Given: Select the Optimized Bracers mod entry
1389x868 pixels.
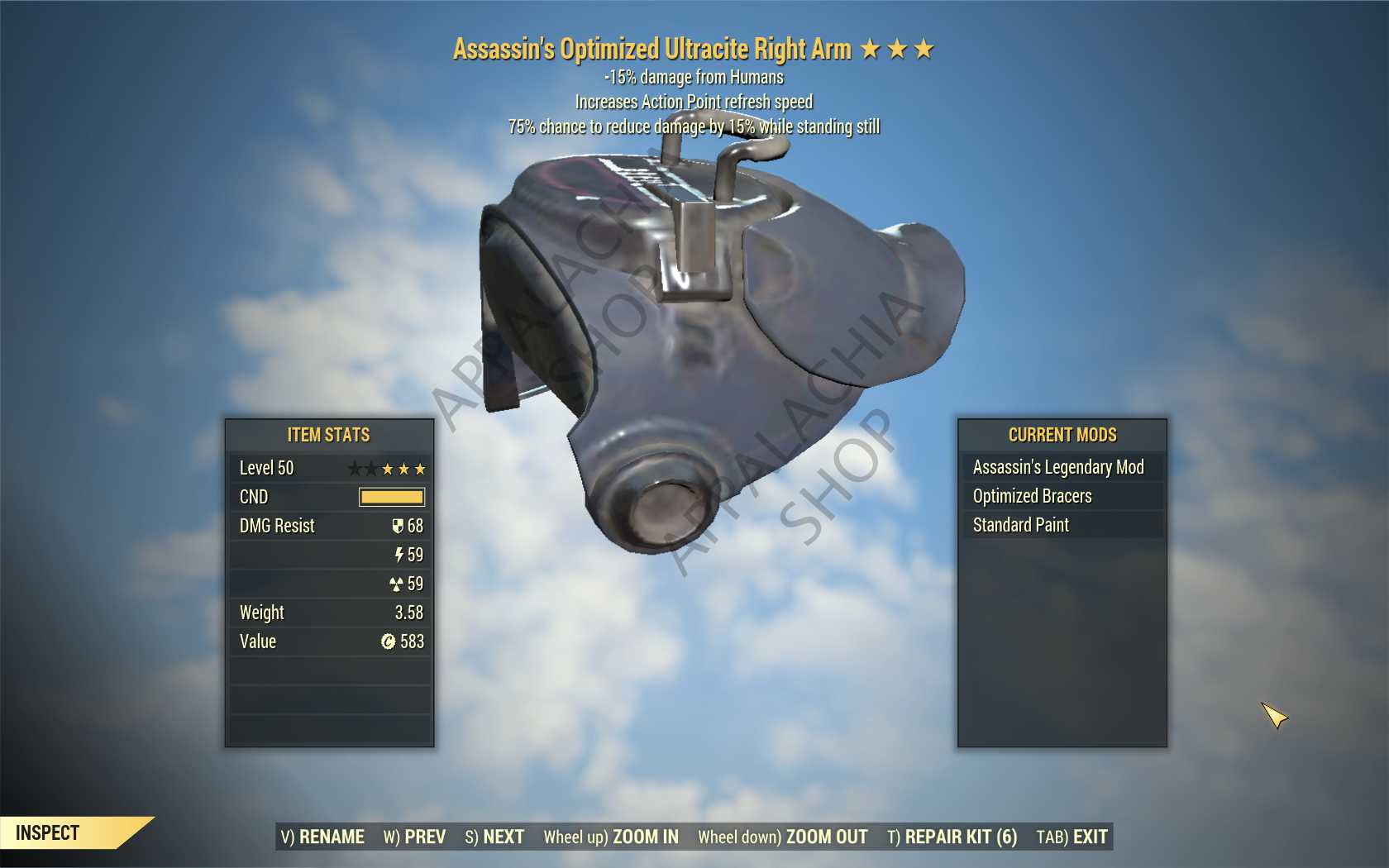Looking at the screenshot, I should point(1062,496).
